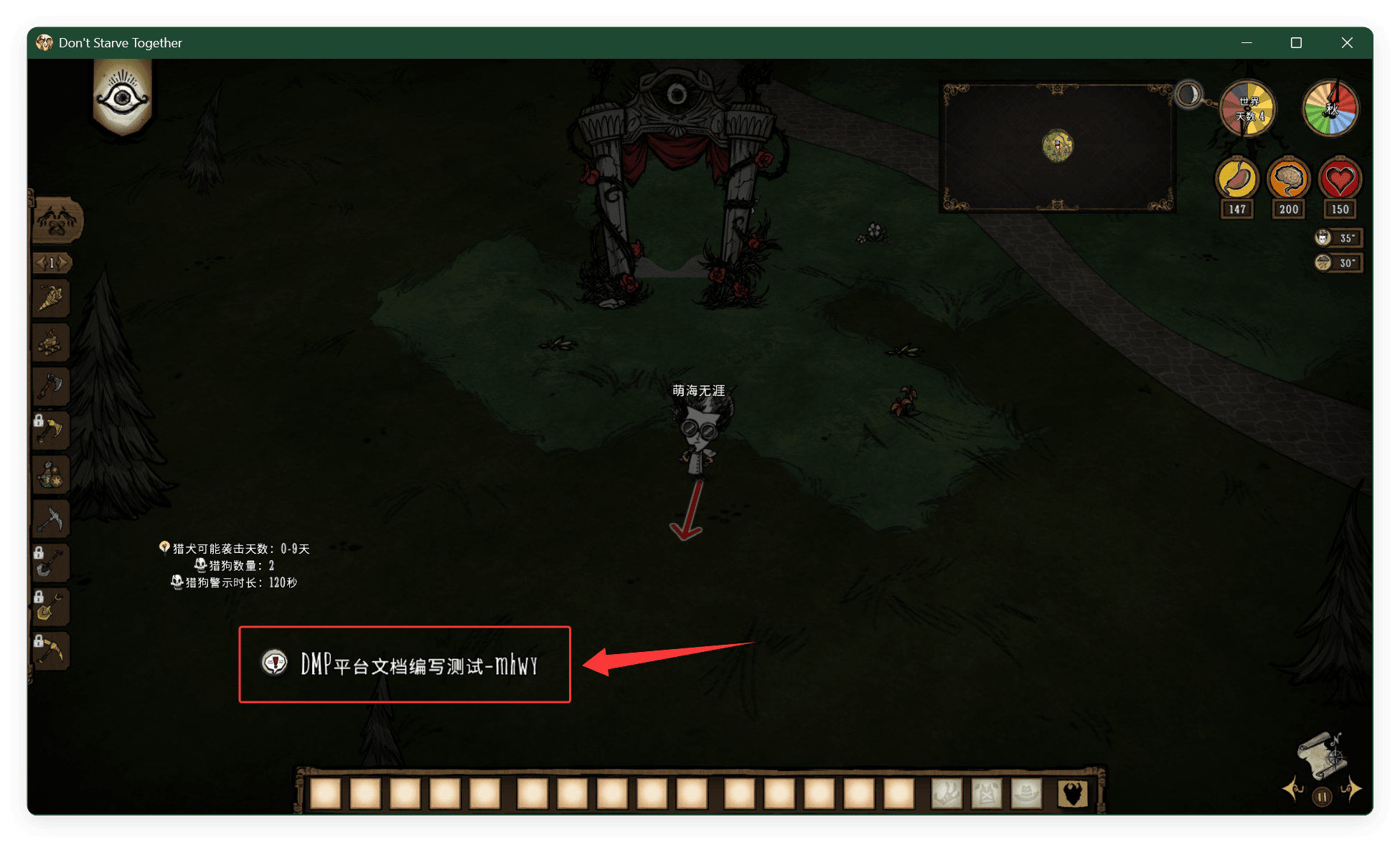The width and height of the screenshot is (1400, 842).
Task: Click the hand equipment slot
Action: pos(946,794)
